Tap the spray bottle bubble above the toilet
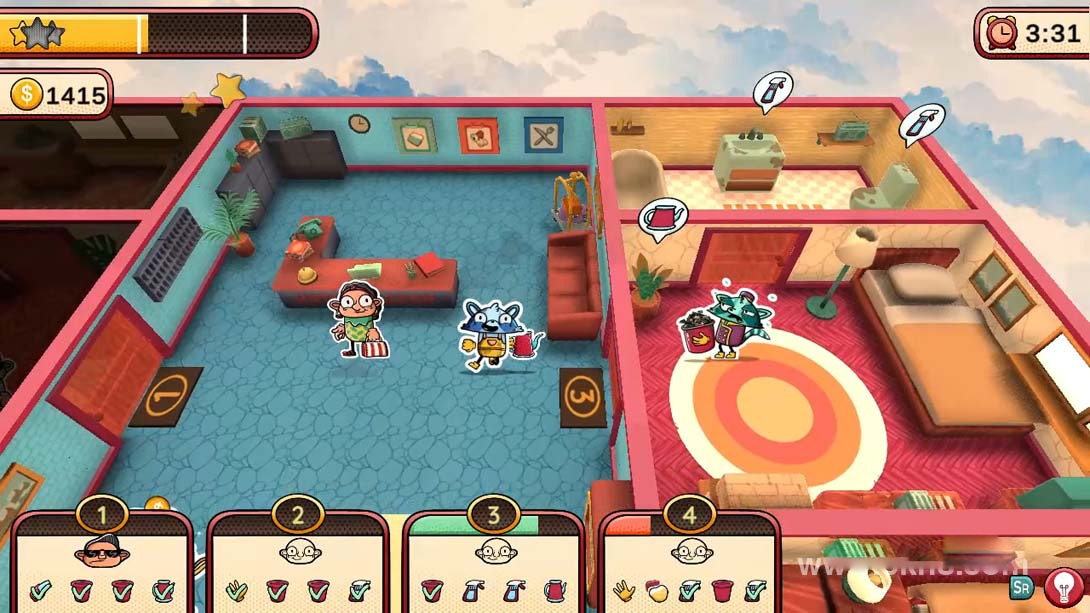This screenshot has height=613, width=1090. click(921, 123)
